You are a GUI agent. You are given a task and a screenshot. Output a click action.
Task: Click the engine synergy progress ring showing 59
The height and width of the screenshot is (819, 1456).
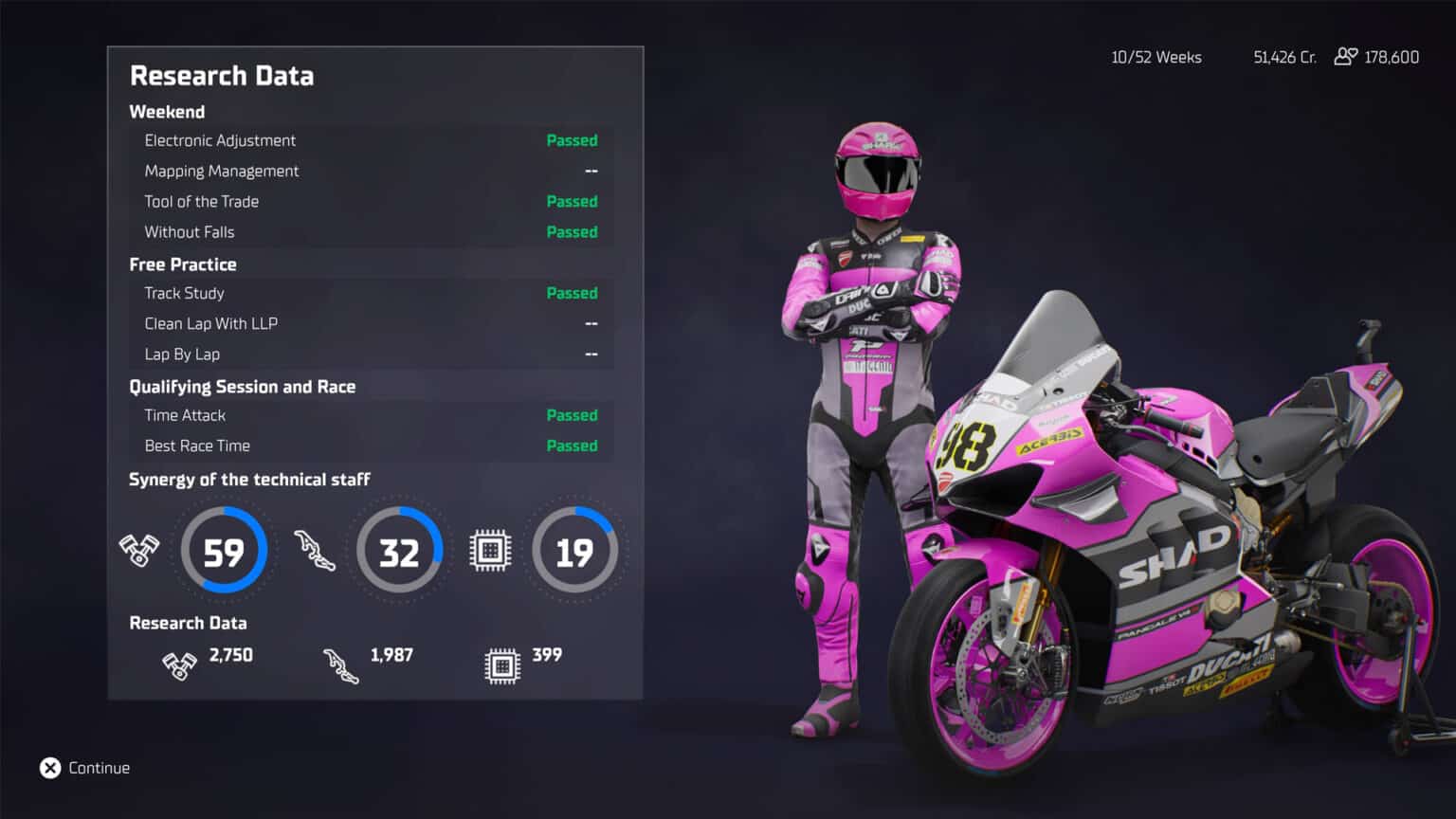(x=223, y=550)
